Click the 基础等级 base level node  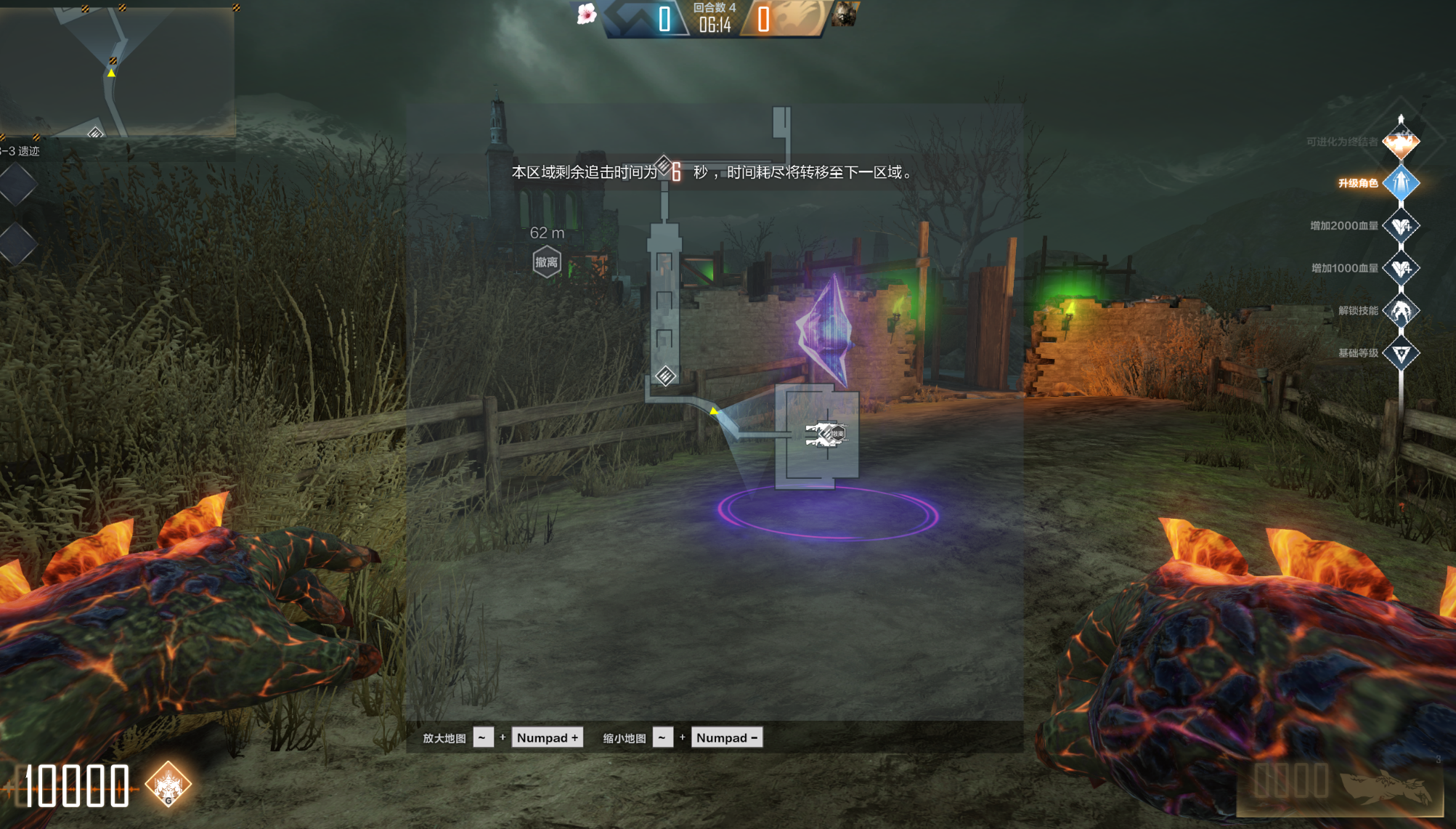(1401, 354)
